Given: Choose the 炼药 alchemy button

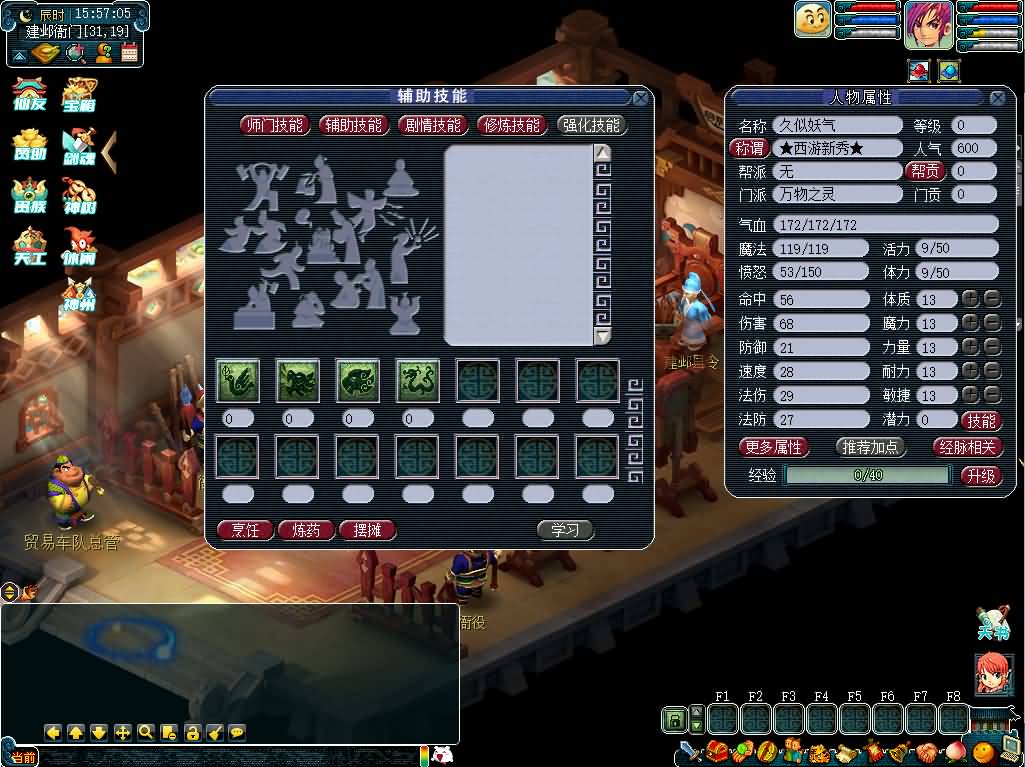Looking at the screenshot, I should pyautogui.click(x=306, y=530).
